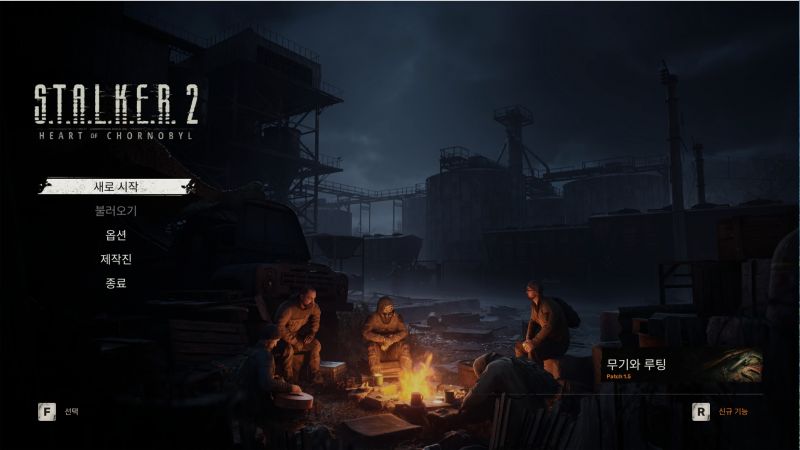The width and height of the screenshot is (800, 450).
Task: Start a new game with 새로 시작
Action: point(116,186)
